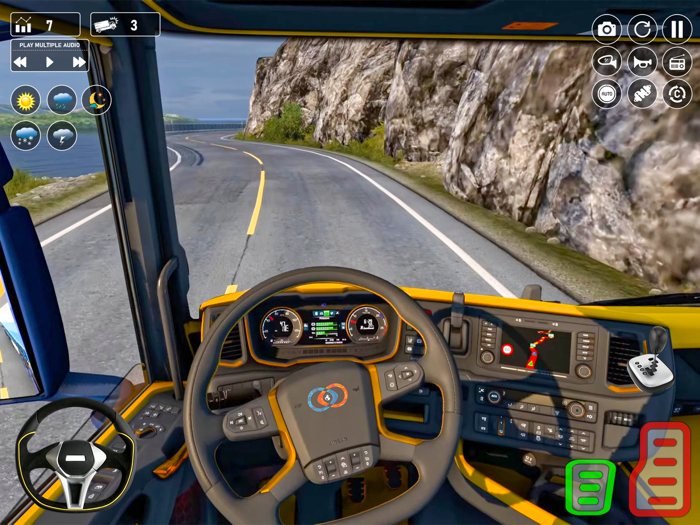Switch weather to rain

click(61, 100)
